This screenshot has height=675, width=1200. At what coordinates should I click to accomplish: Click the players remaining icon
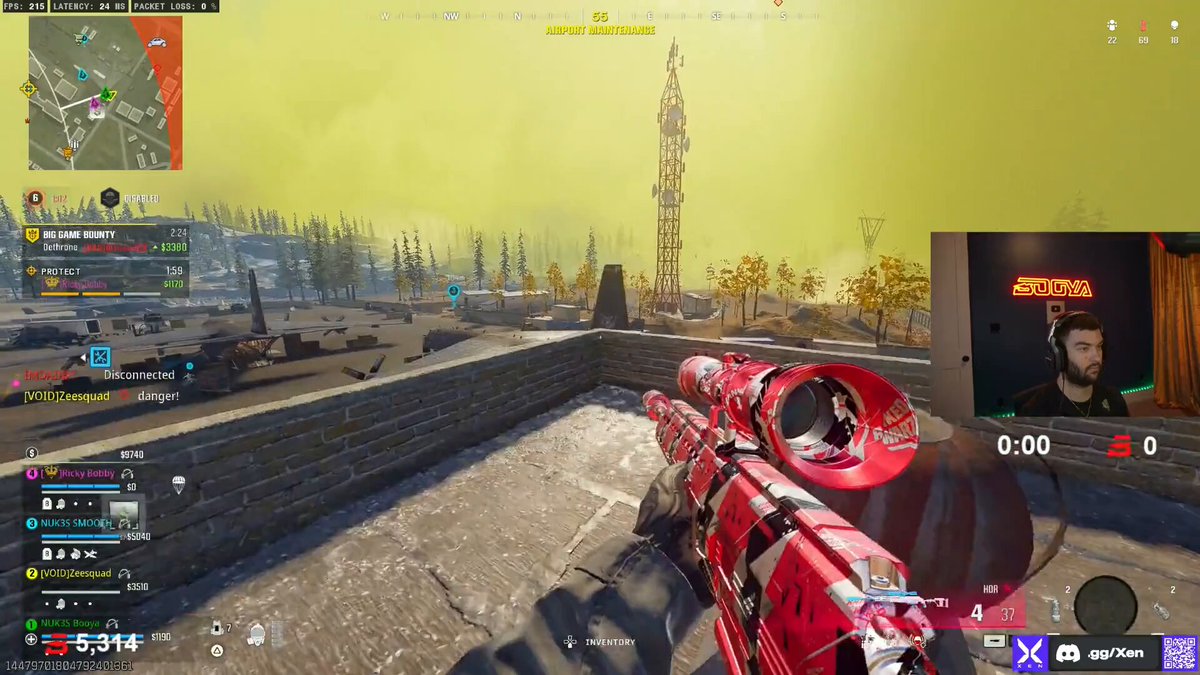coord(1112,26)
